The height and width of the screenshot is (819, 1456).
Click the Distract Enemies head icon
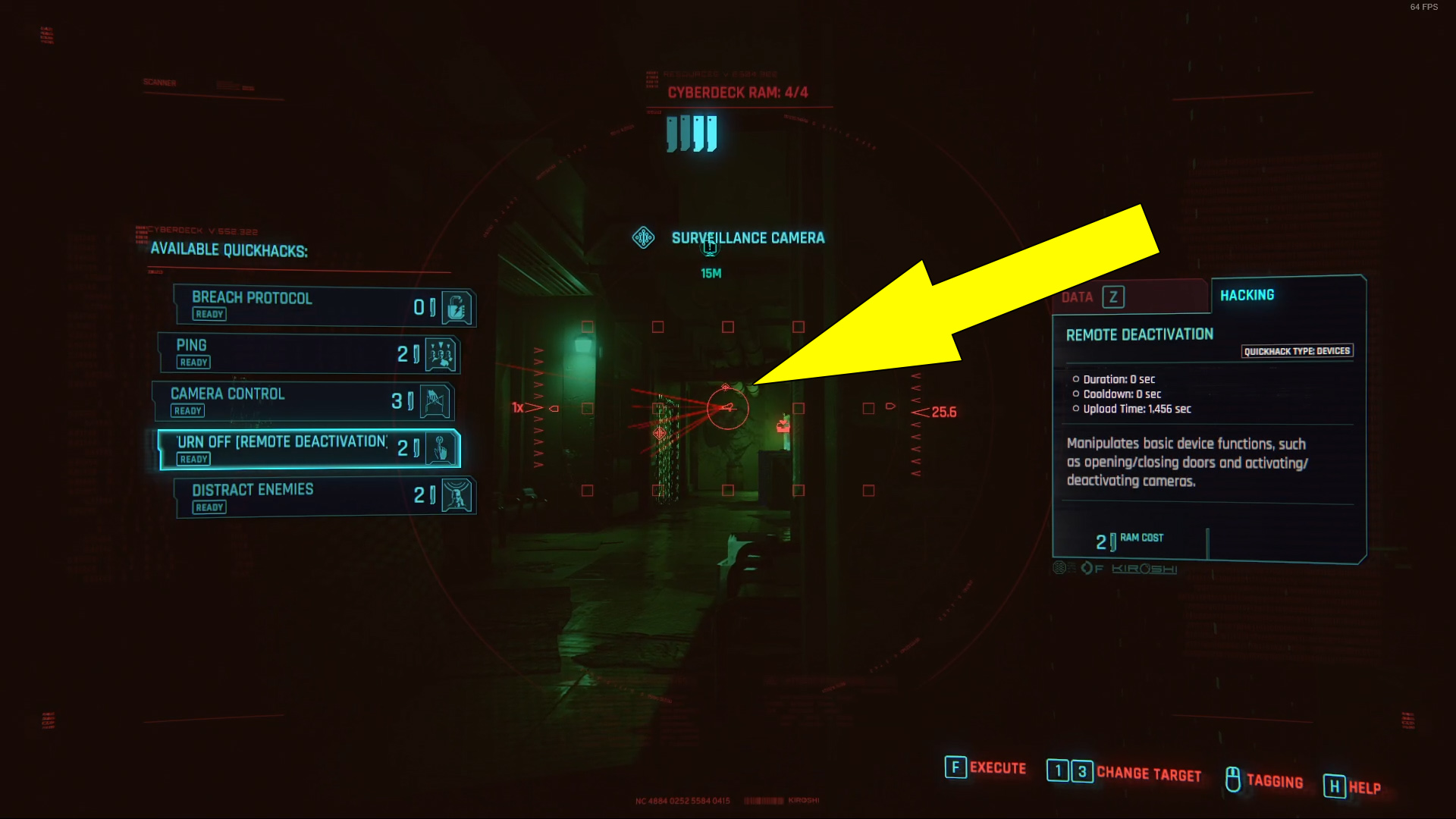coord(457,497)
